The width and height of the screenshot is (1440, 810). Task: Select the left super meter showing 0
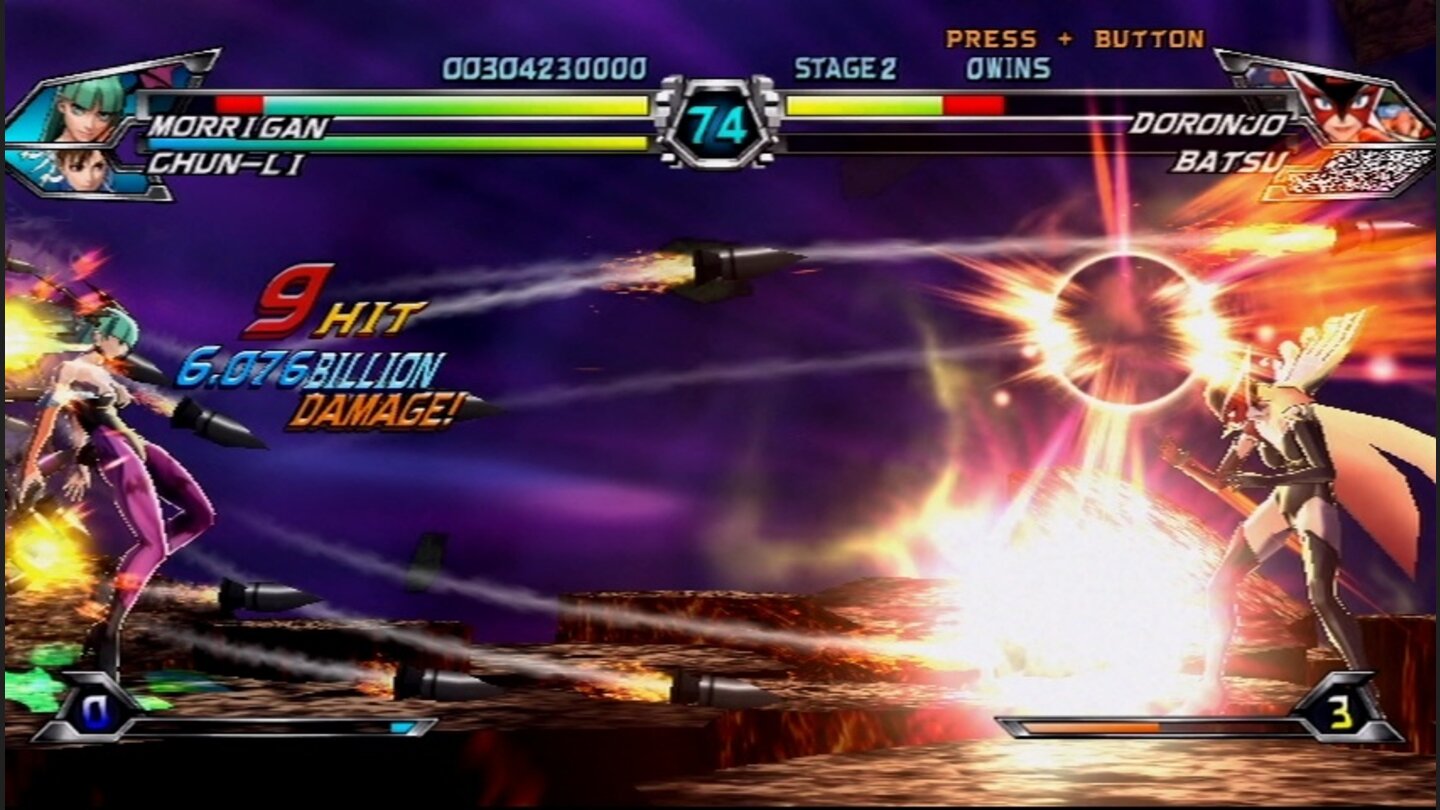click(95, 714)
